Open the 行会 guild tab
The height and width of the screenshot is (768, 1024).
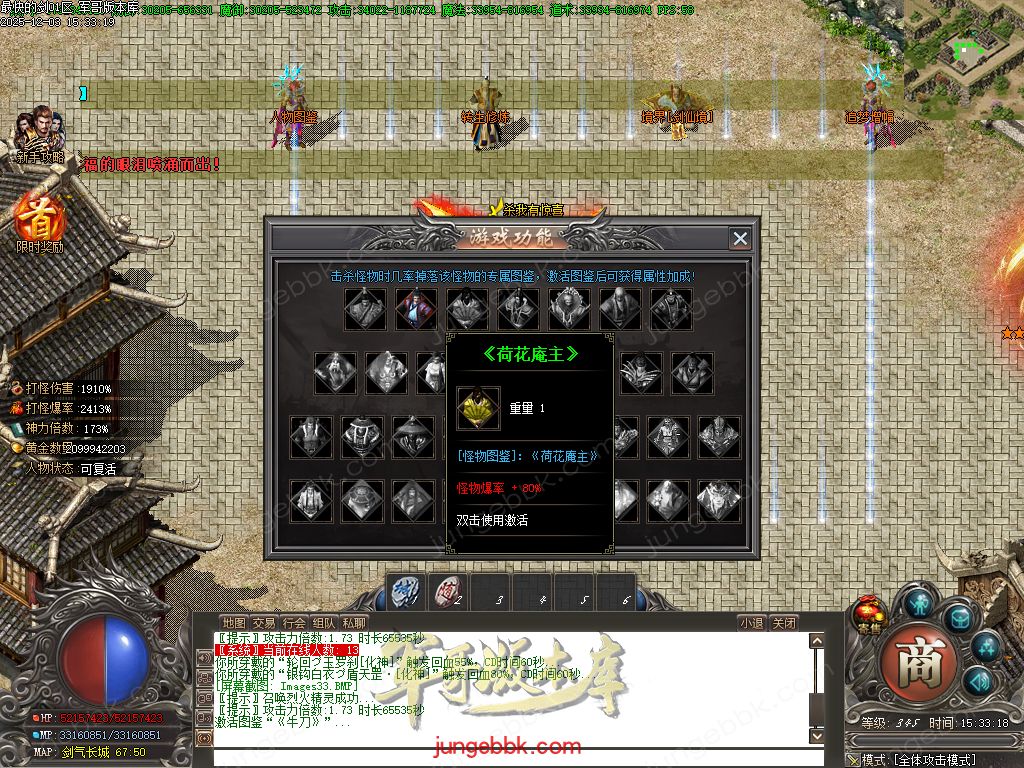294,622
